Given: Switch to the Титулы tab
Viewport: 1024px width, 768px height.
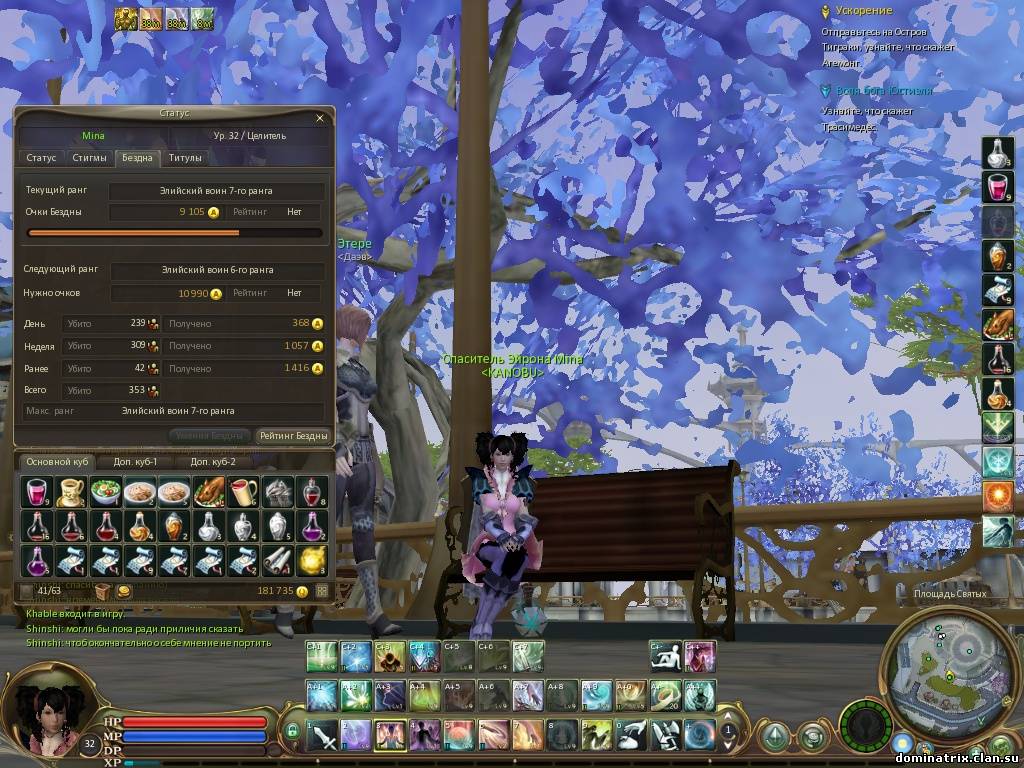Looking at the screenshot, I should [185, 158].
